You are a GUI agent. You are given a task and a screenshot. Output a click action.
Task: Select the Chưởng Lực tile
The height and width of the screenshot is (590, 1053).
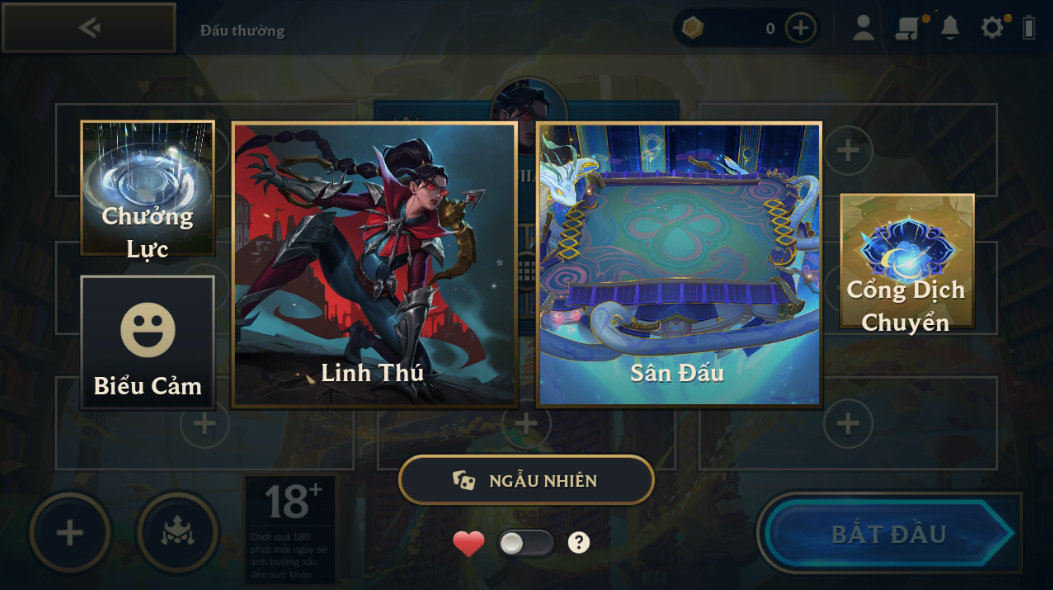tap(148, 188)
